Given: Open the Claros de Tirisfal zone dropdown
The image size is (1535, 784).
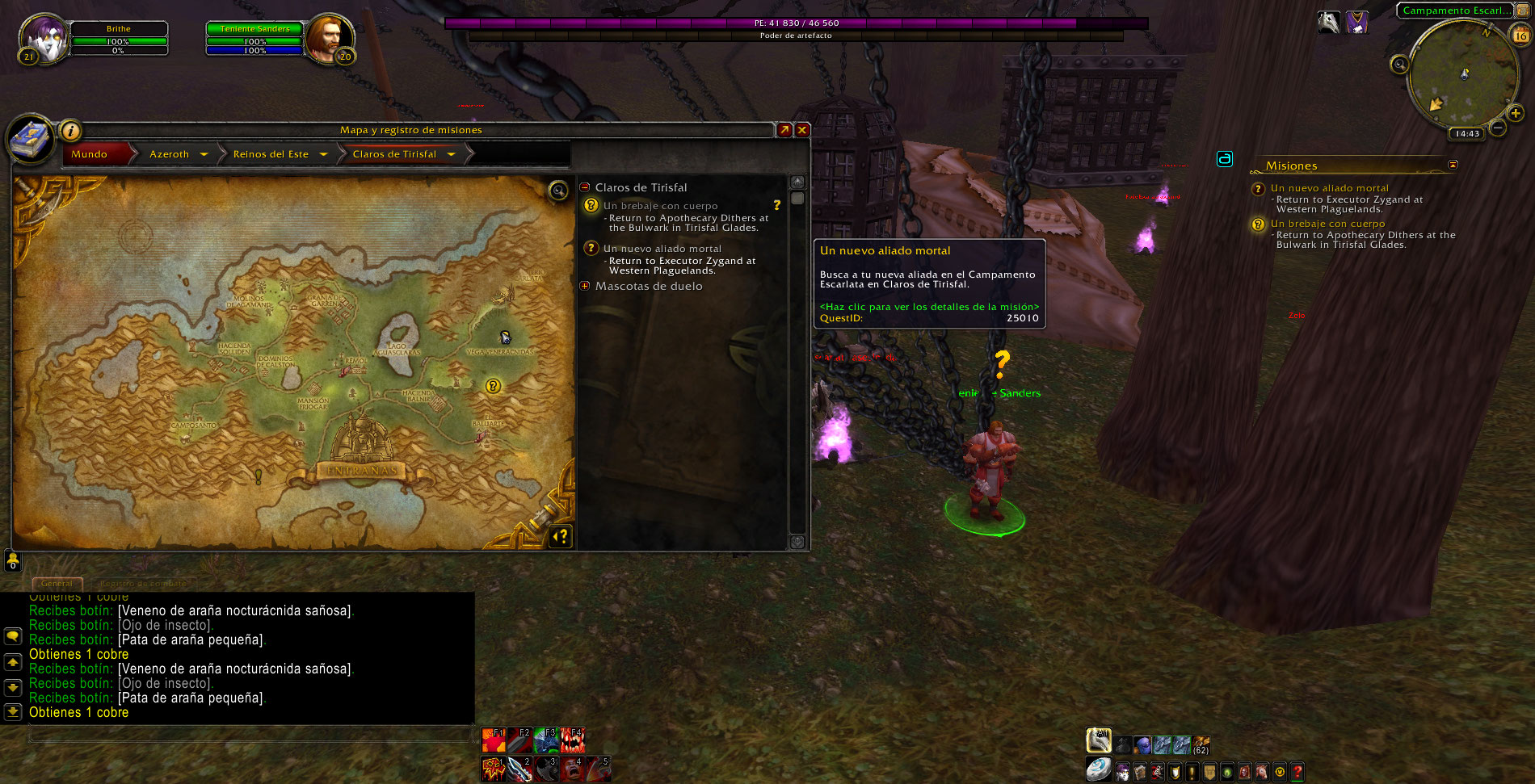Looking at the screenshot, I should 451,154.
